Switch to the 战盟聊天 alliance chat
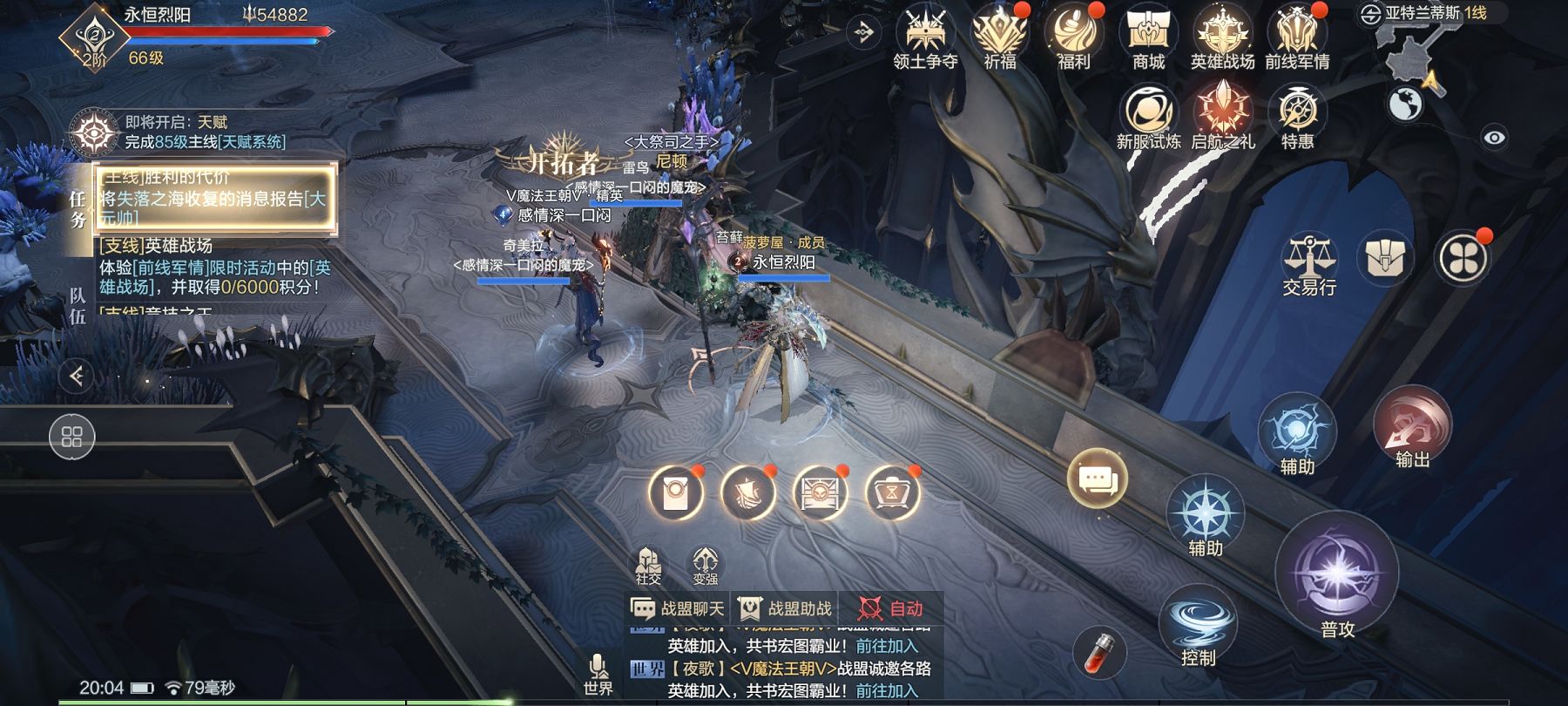1568x706 pixels. (x=678, y=608)
